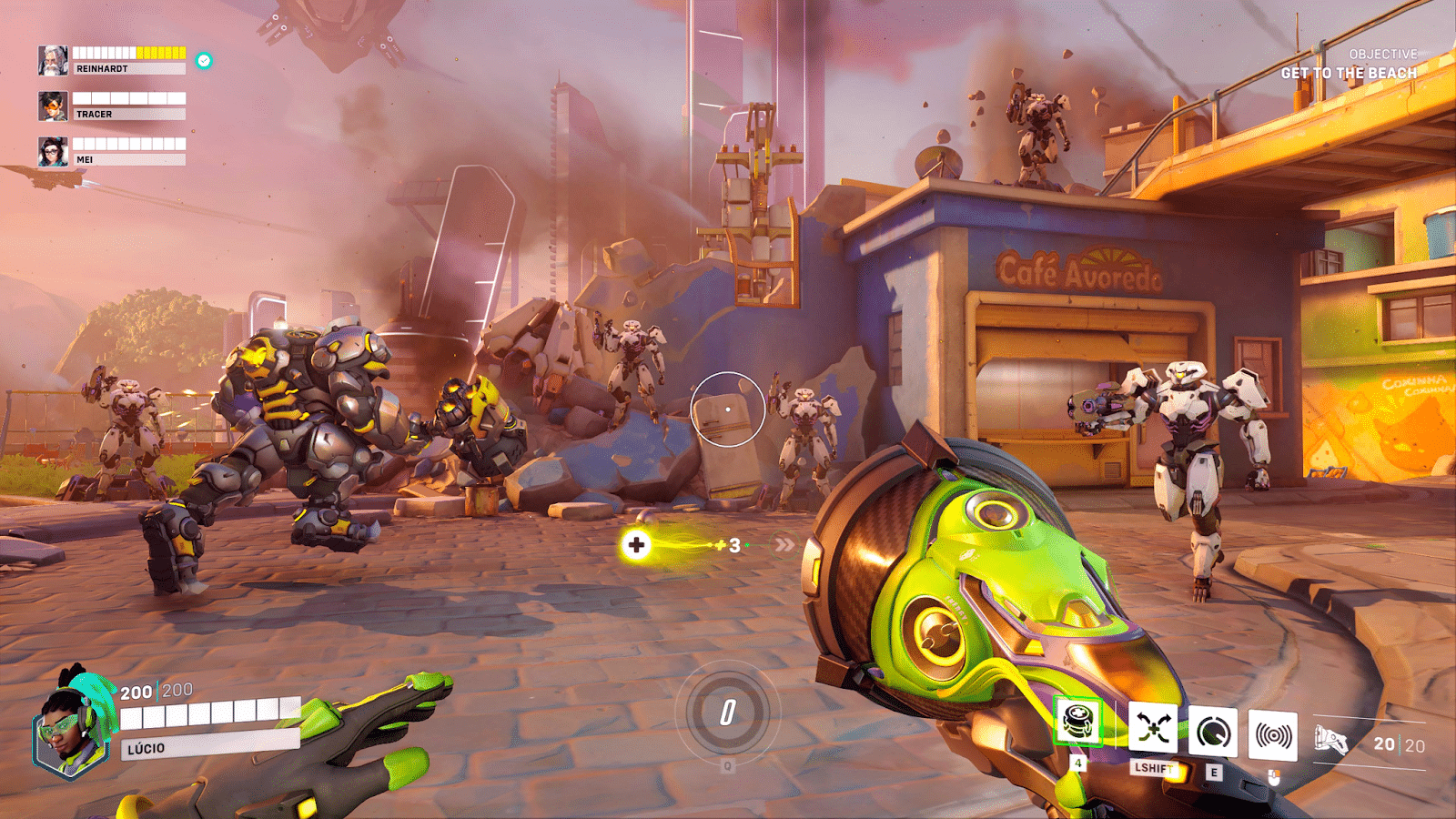The width and height of the screenshot is (1456, 819).
Task: Click Reinhardt's hero portrait in the team list
Action: [55, 59]
